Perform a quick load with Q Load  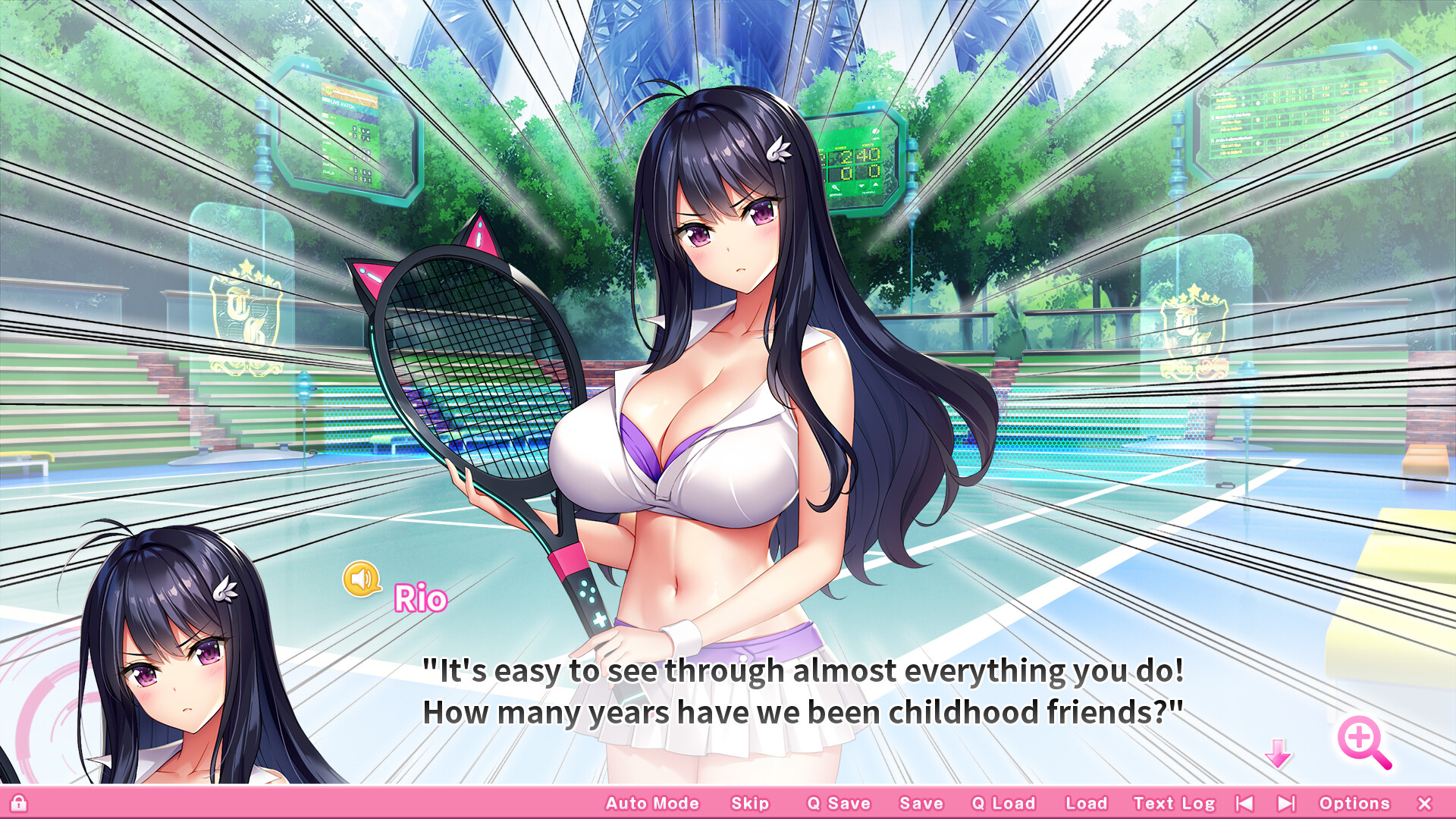pyautogui.click(x=1003, y=802)
